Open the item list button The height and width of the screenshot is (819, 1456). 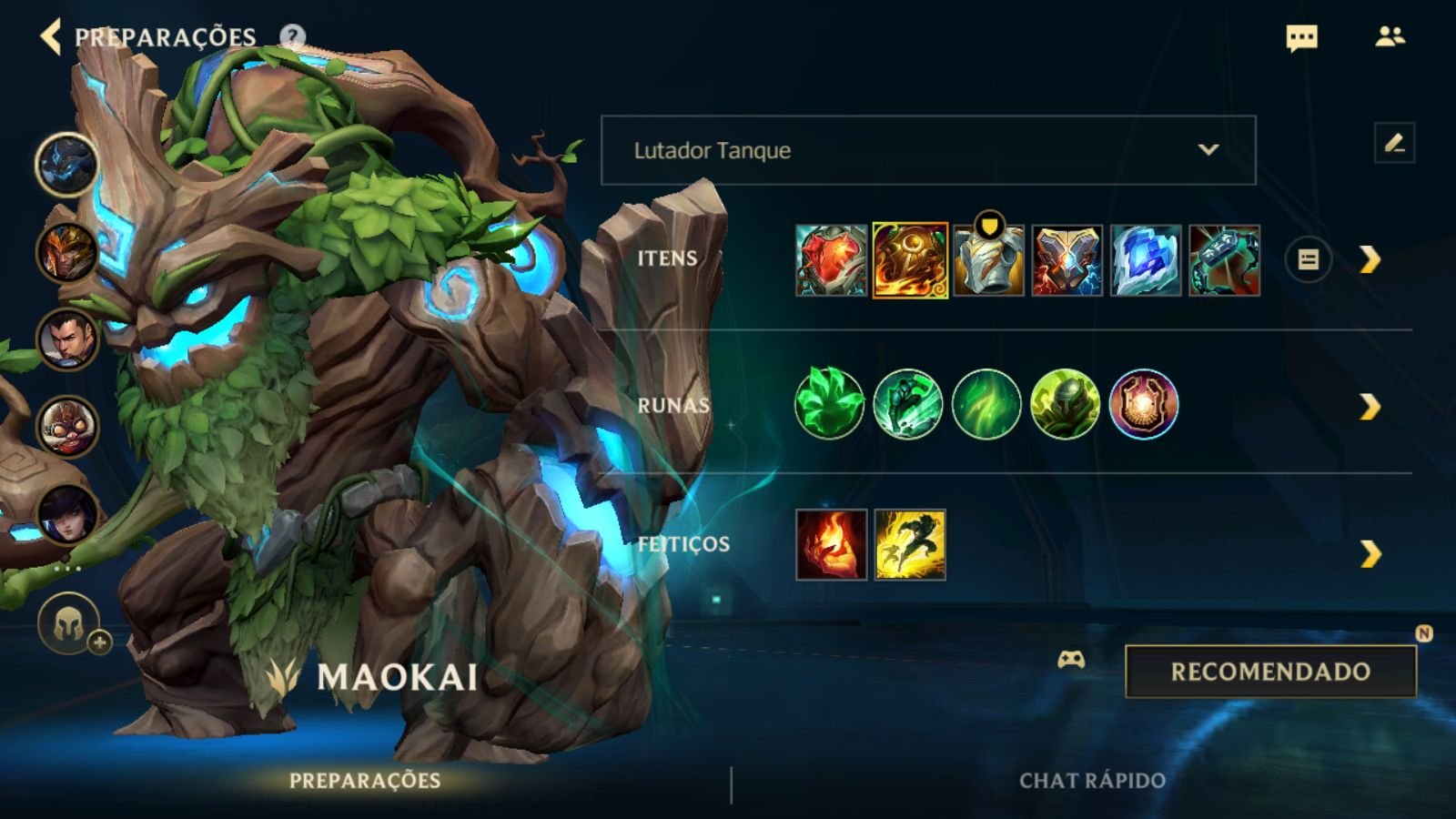(x=1308, y=260)
